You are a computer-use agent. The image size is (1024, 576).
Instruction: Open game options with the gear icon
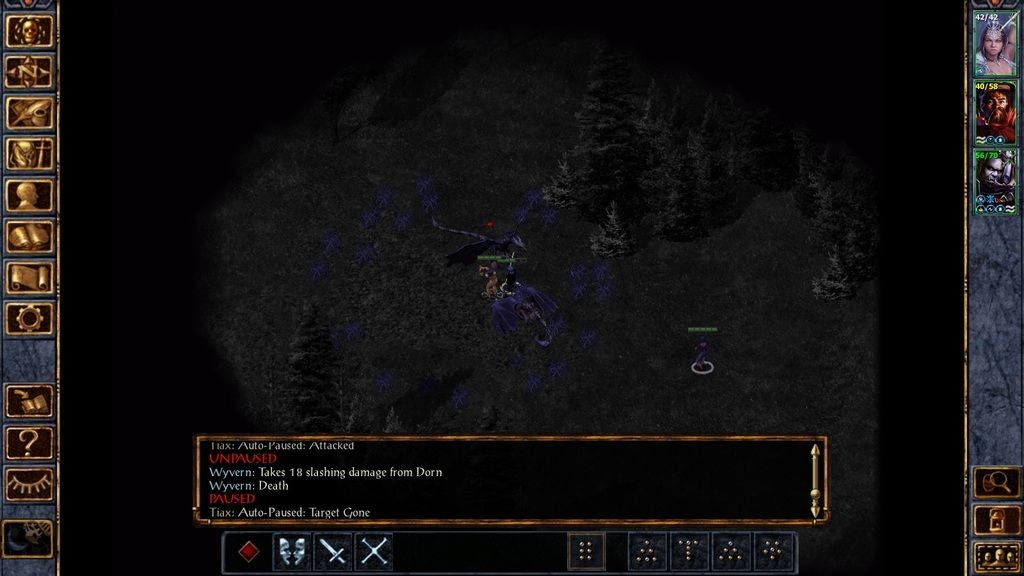(x=29, y=318)
